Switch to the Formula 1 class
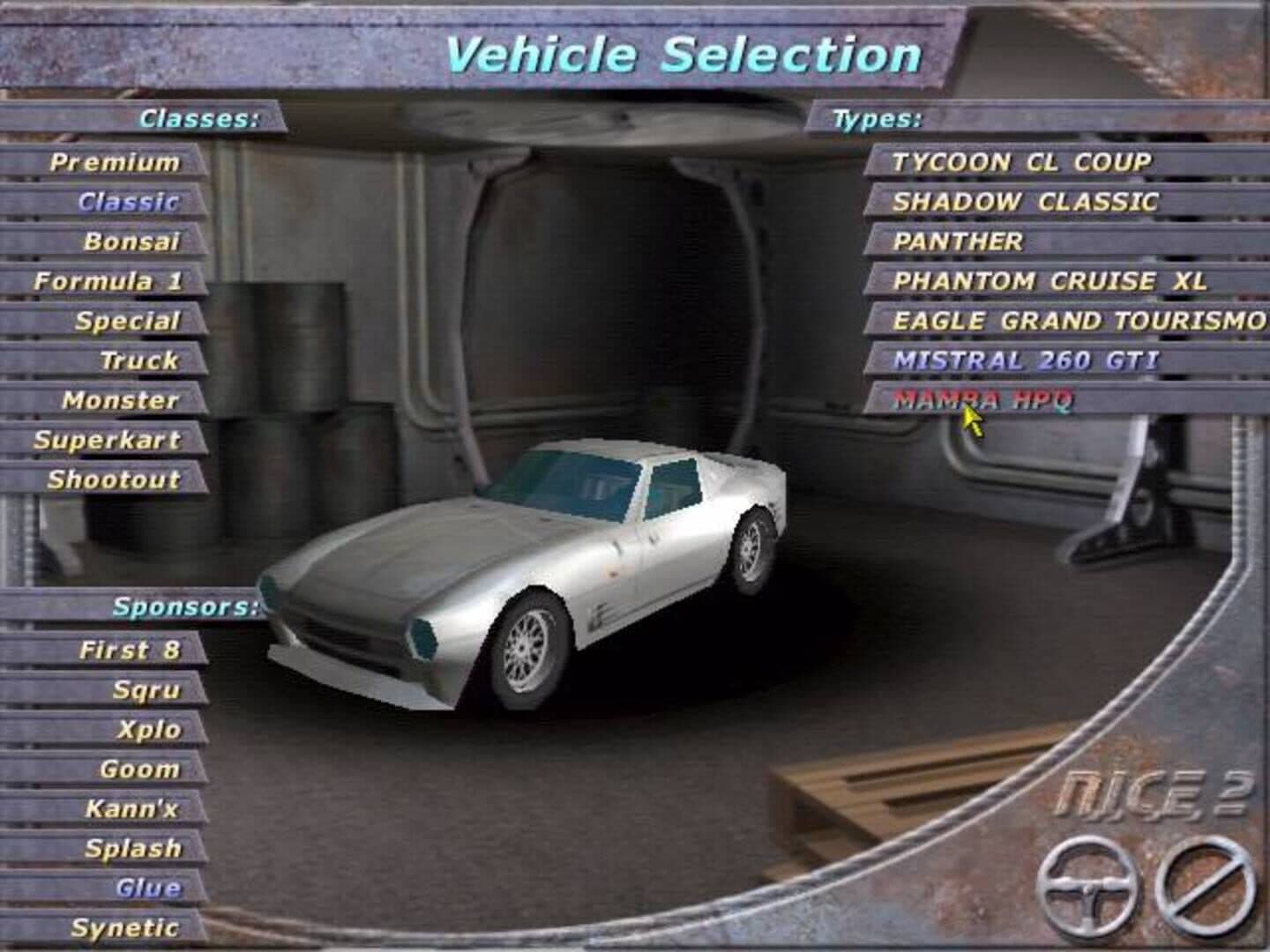This screenshot has width=1270, height=952. pos(108,281)
